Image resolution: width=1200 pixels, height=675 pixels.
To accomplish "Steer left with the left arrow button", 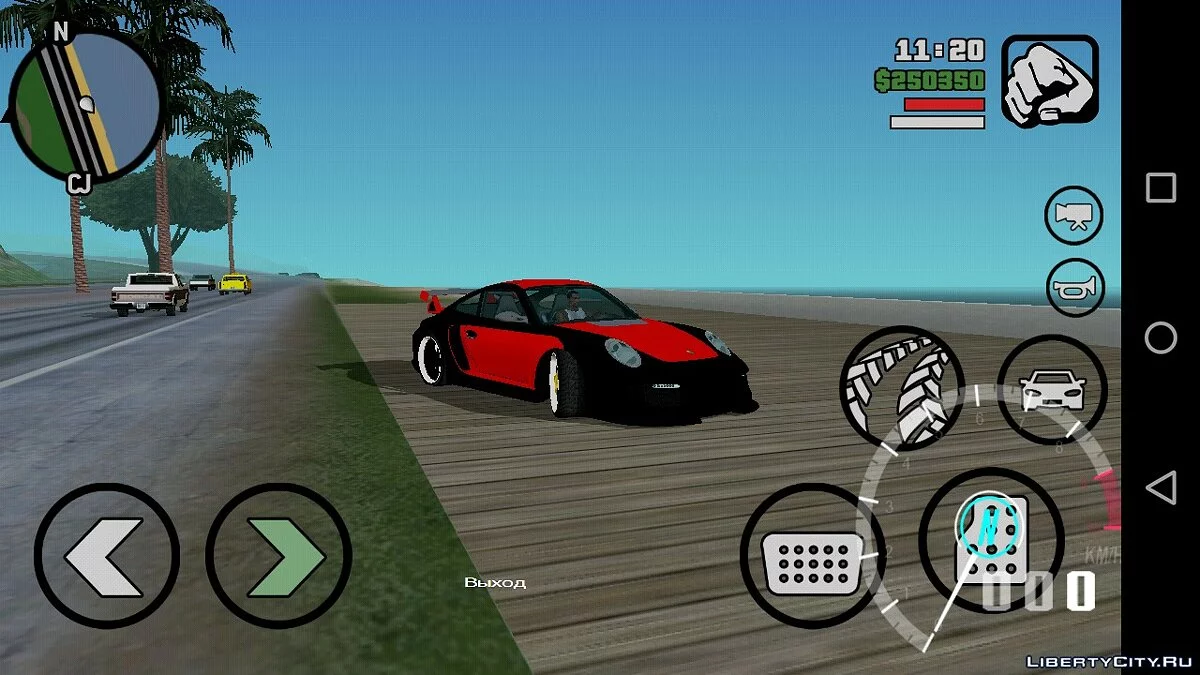I will pyautogui.click(x=106, y=555).
